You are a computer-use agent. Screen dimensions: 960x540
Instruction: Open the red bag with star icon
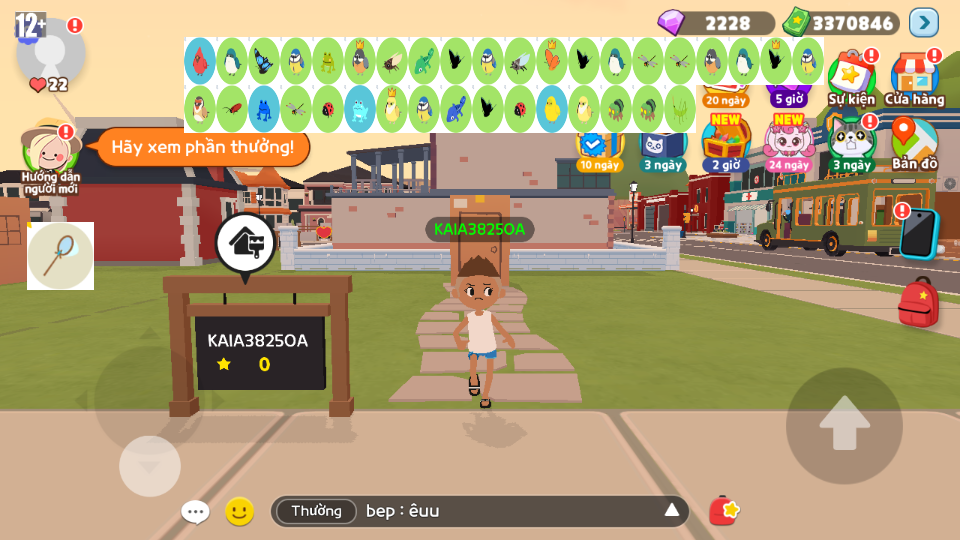coord(723,511)
